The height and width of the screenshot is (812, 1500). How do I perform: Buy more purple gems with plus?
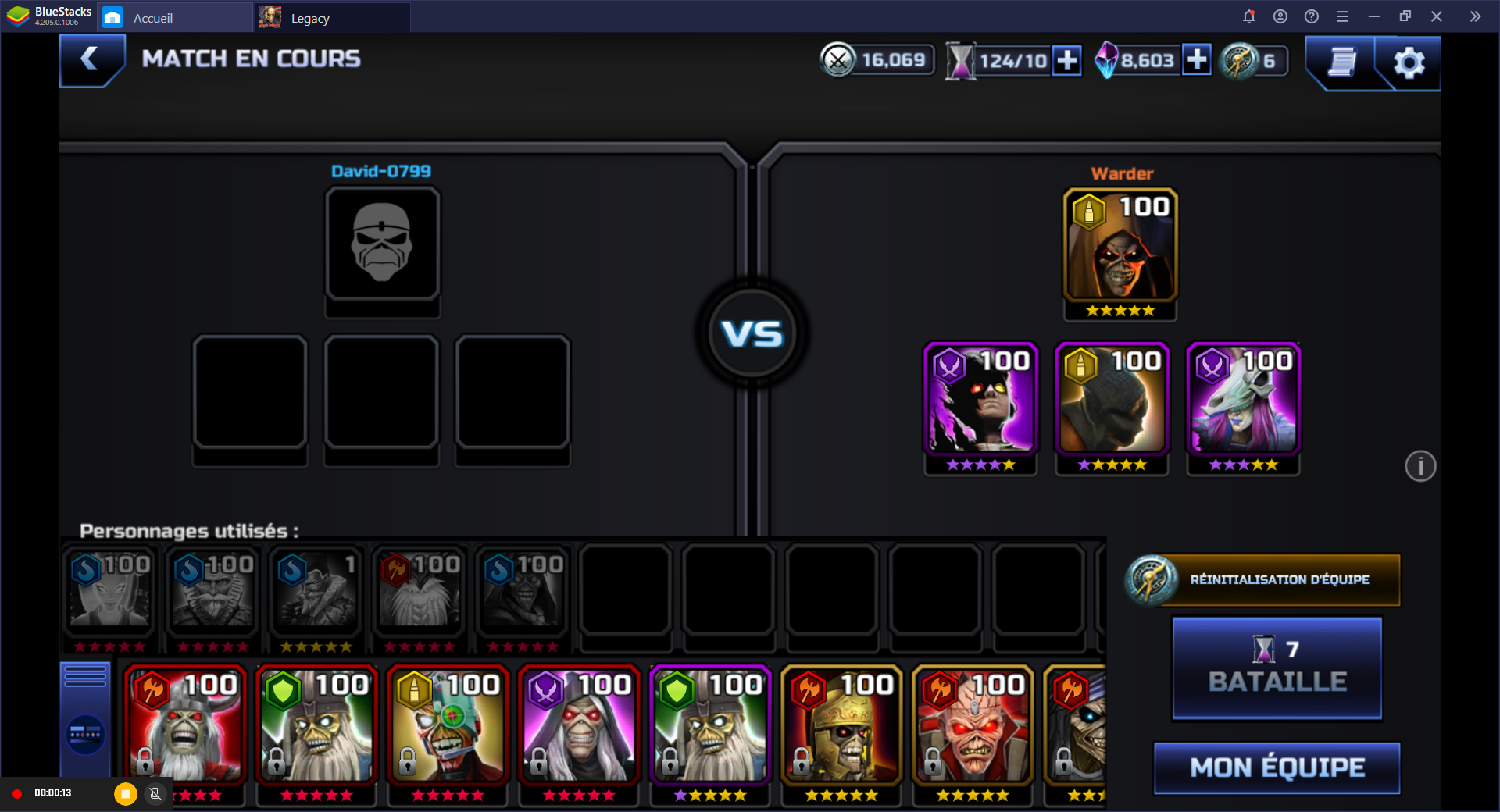click(x=1196, y=59)
